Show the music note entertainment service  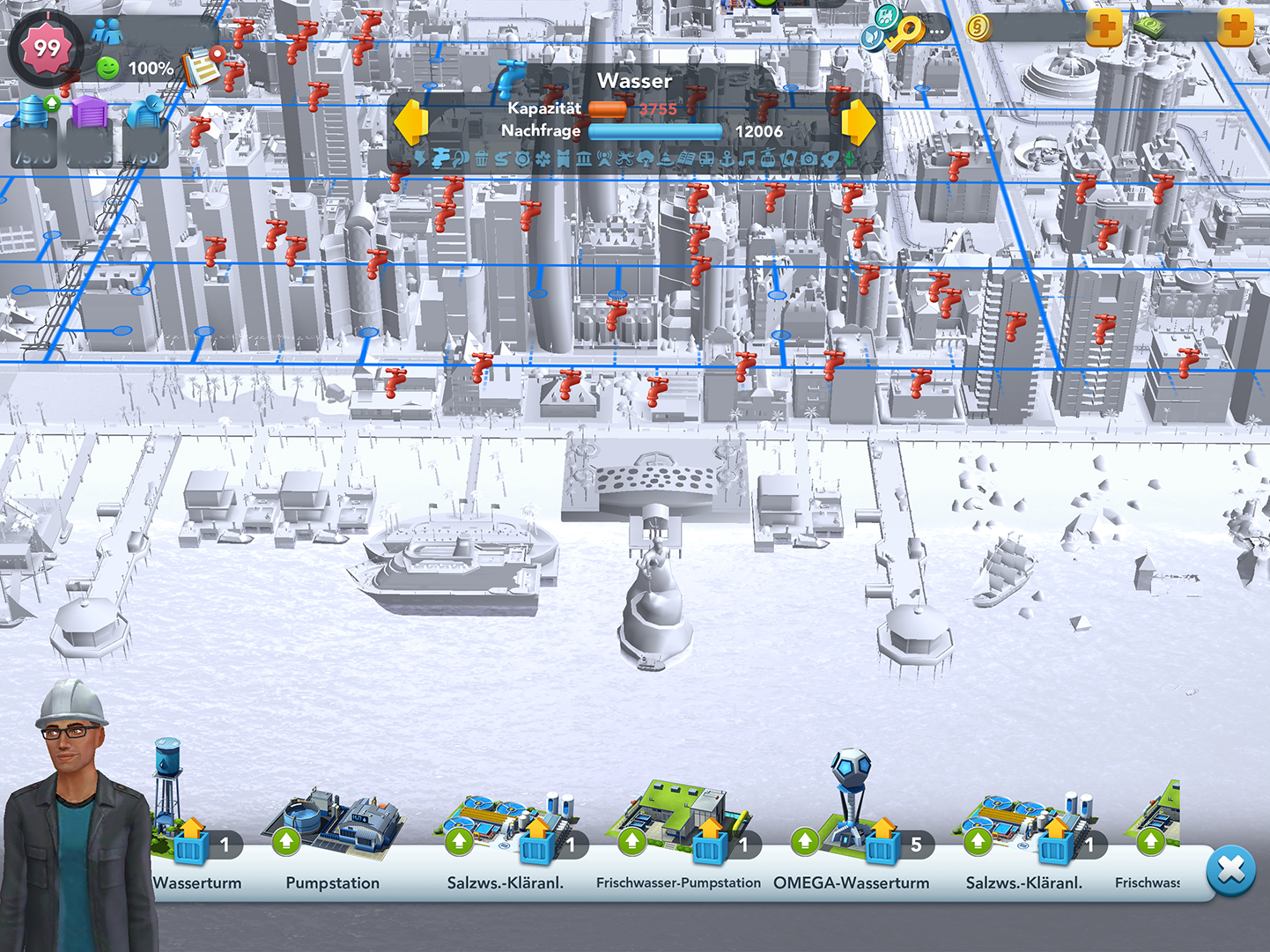(x=747, y=159)
